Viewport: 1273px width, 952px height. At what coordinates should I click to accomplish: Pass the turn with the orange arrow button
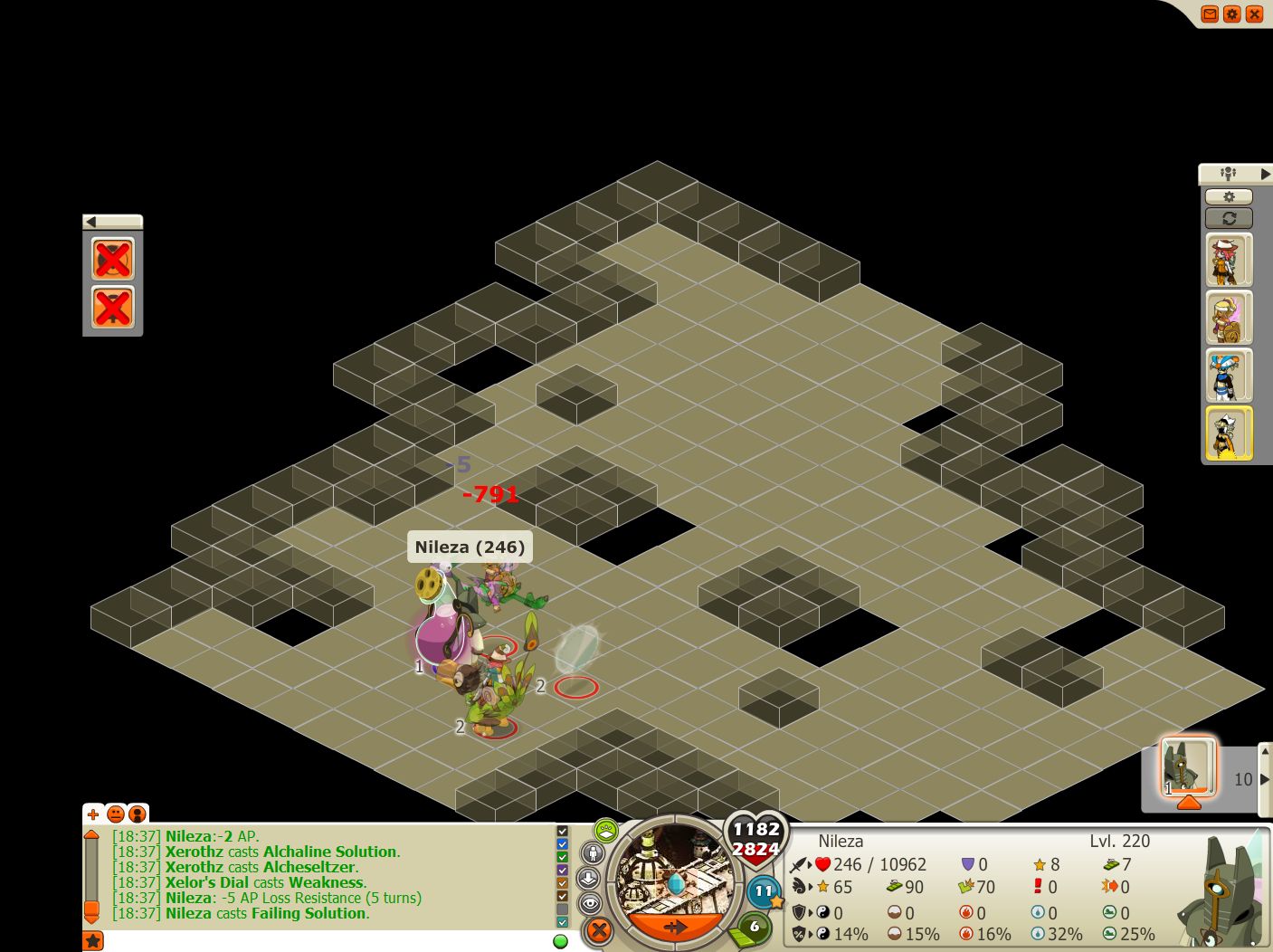pos(677,927)
